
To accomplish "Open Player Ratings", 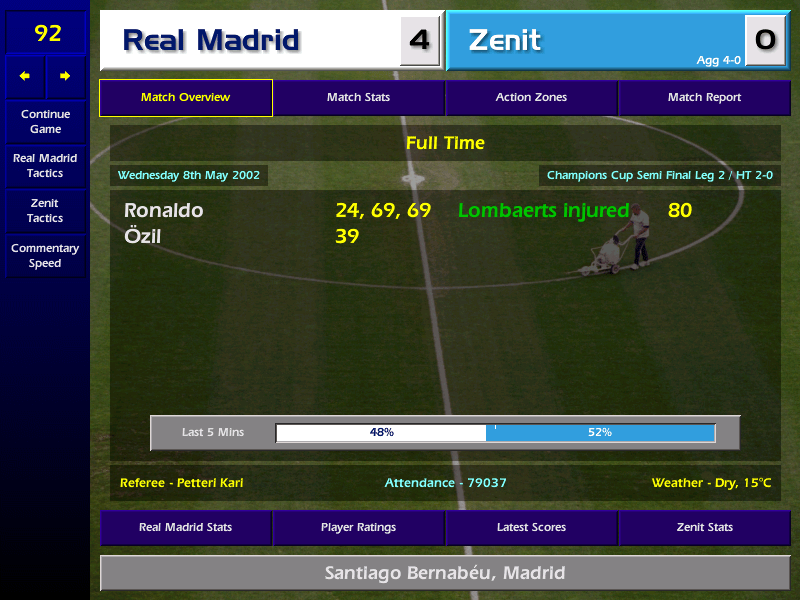I will tap(358, 527).
